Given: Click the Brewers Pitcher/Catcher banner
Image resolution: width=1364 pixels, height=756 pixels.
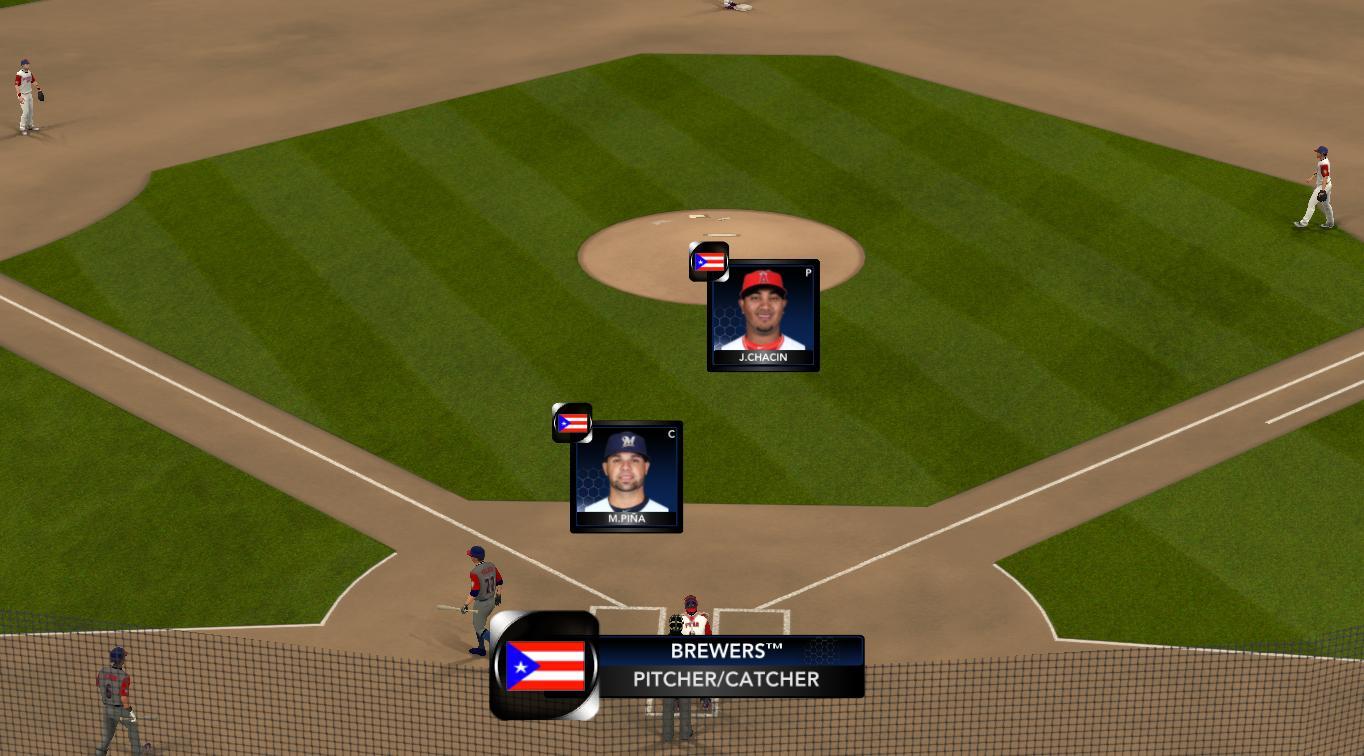Looking at the screenshot, I should (x=730, y=666).
